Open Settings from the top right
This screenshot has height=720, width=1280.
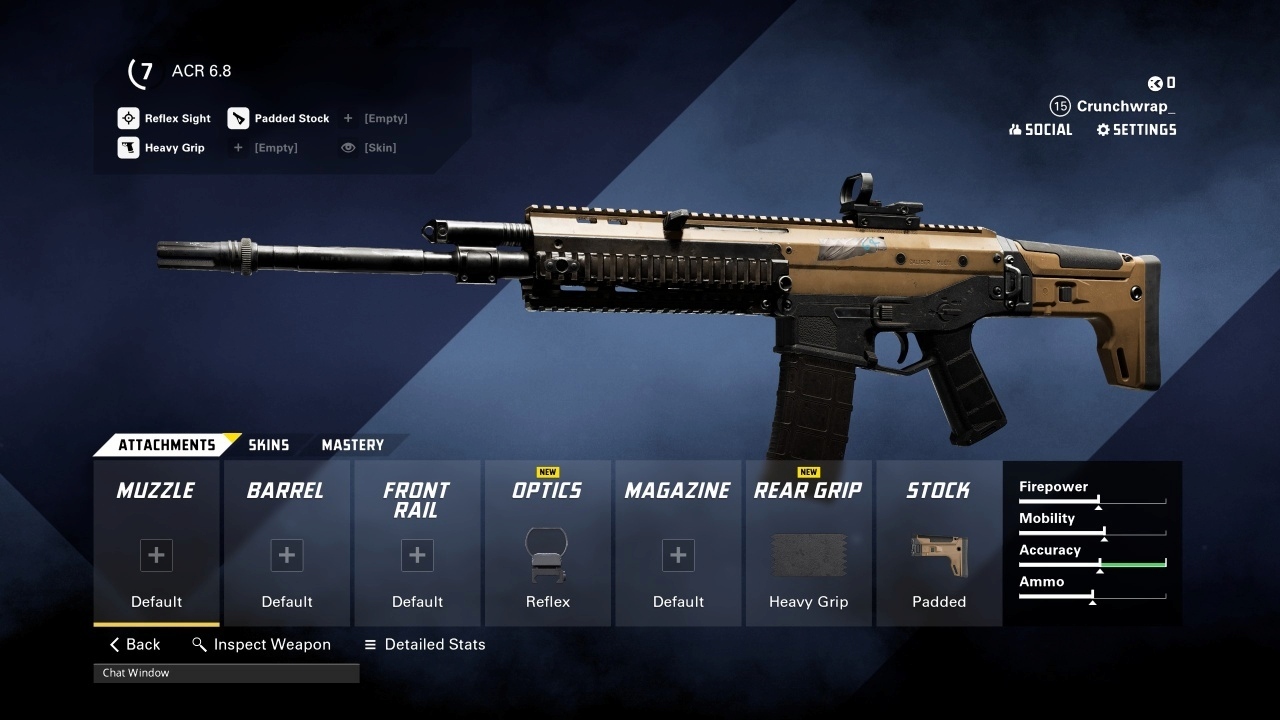(1136, 130)
